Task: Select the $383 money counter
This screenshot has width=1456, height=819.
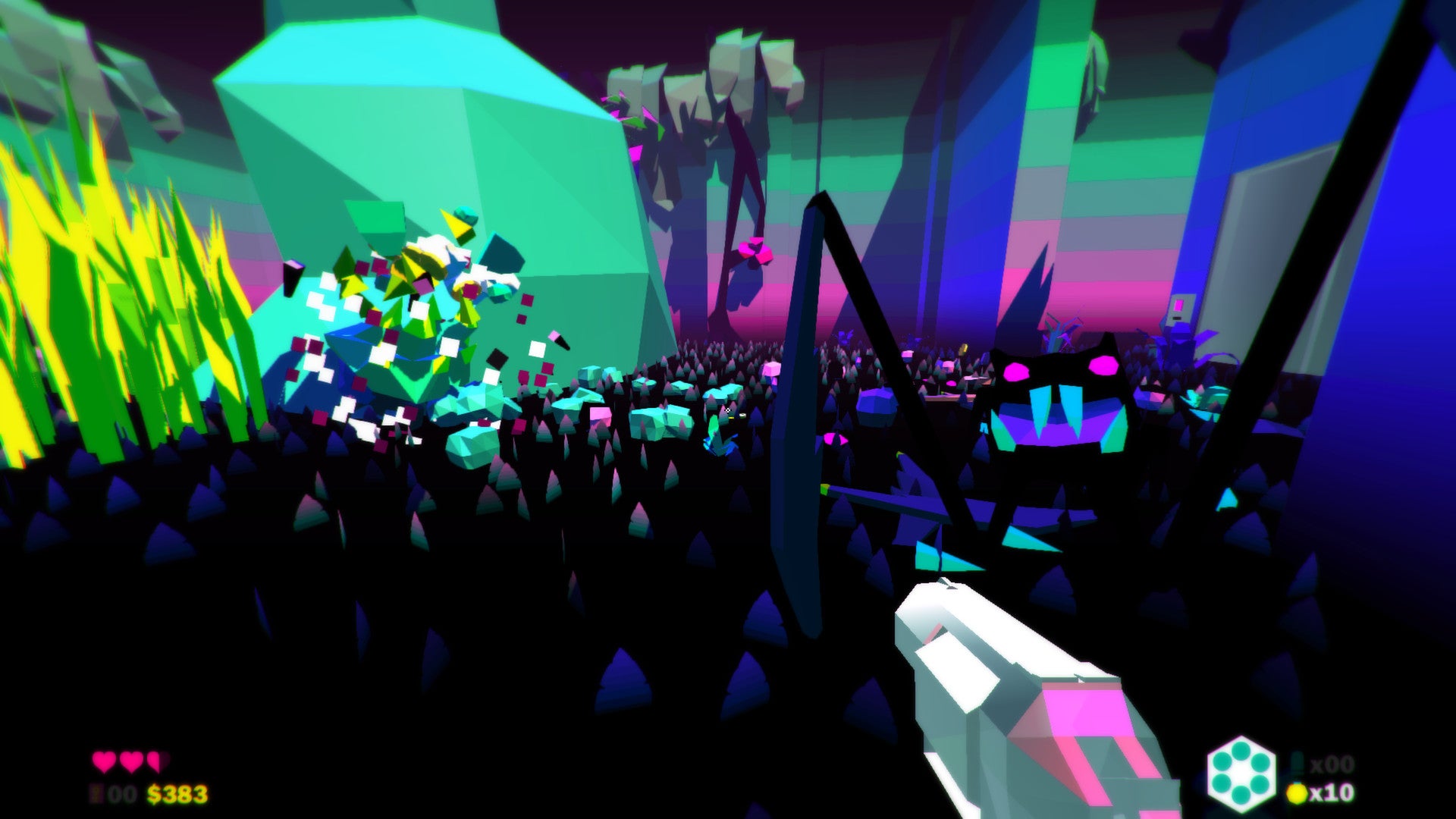Action: 177,793
